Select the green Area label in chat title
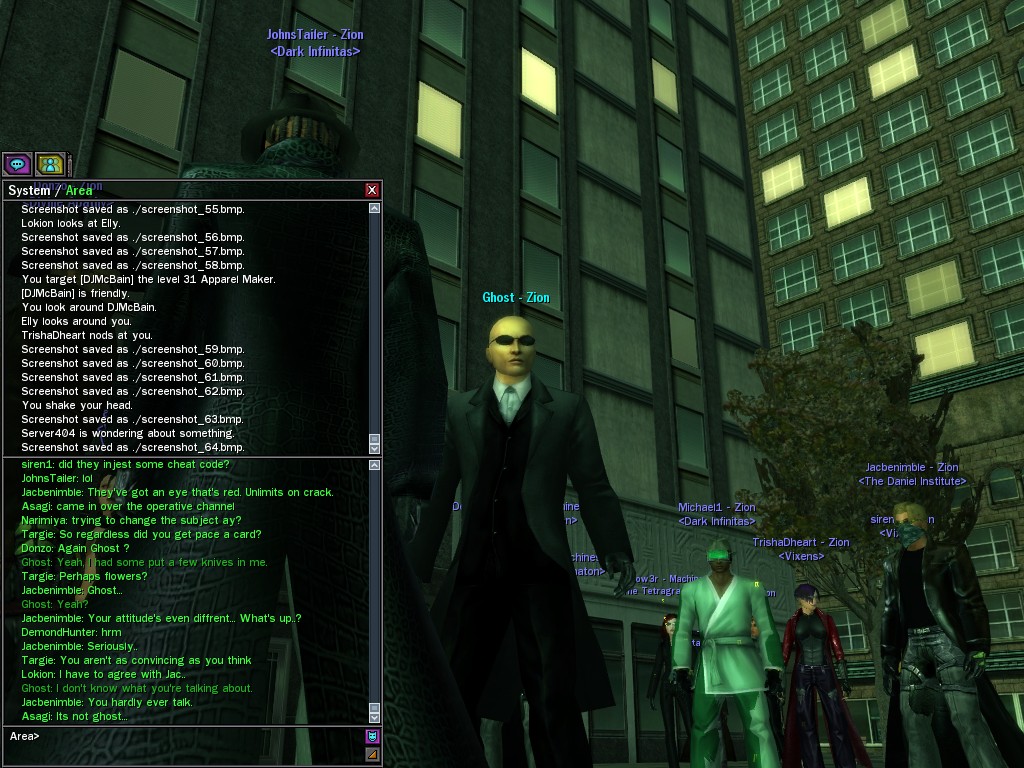1024x768 pixels. click(x=79, y=191)
